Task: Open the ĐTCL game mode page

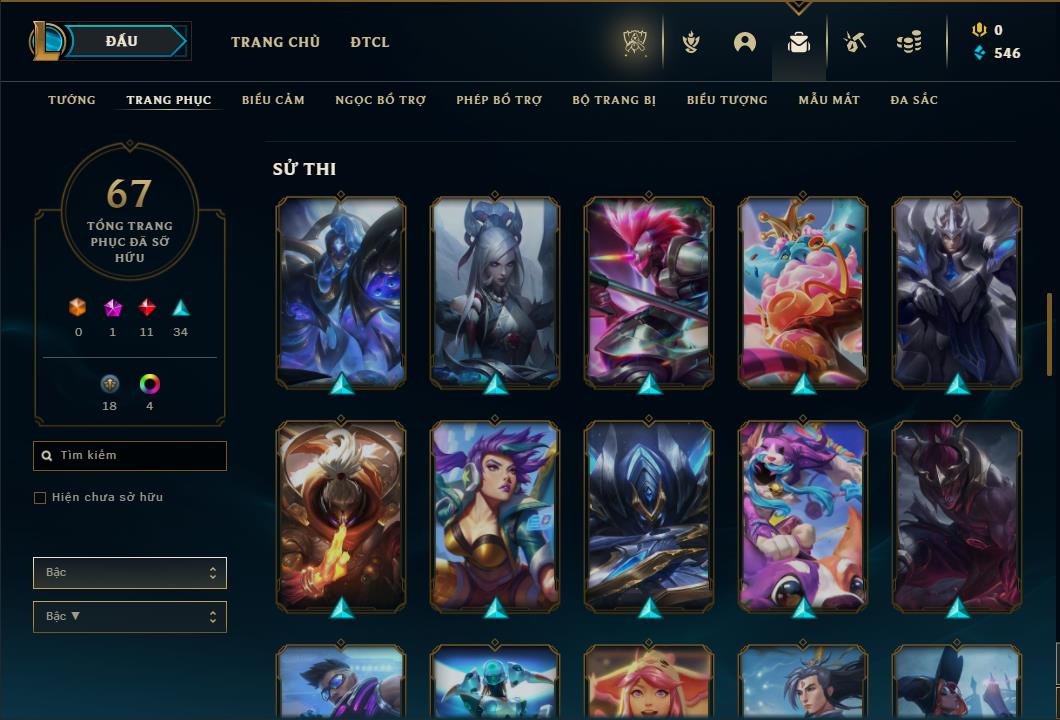Action: click(370, 42)
